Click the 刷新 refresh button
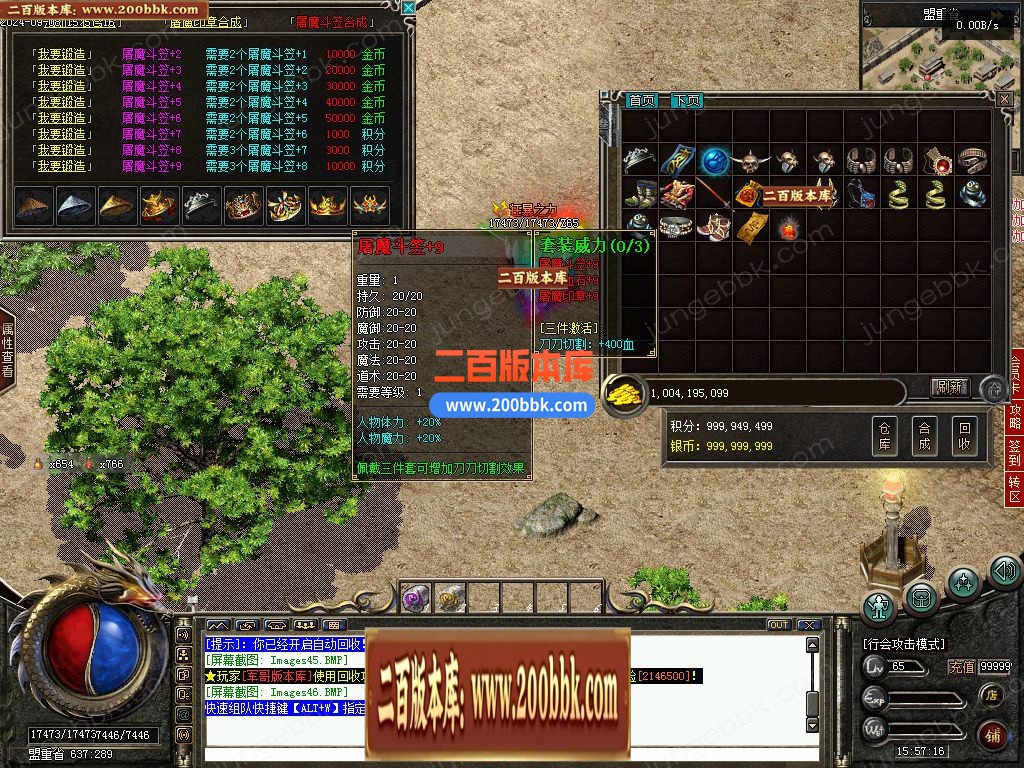Viewport: 1024px width, 768px height. (950, 387)
